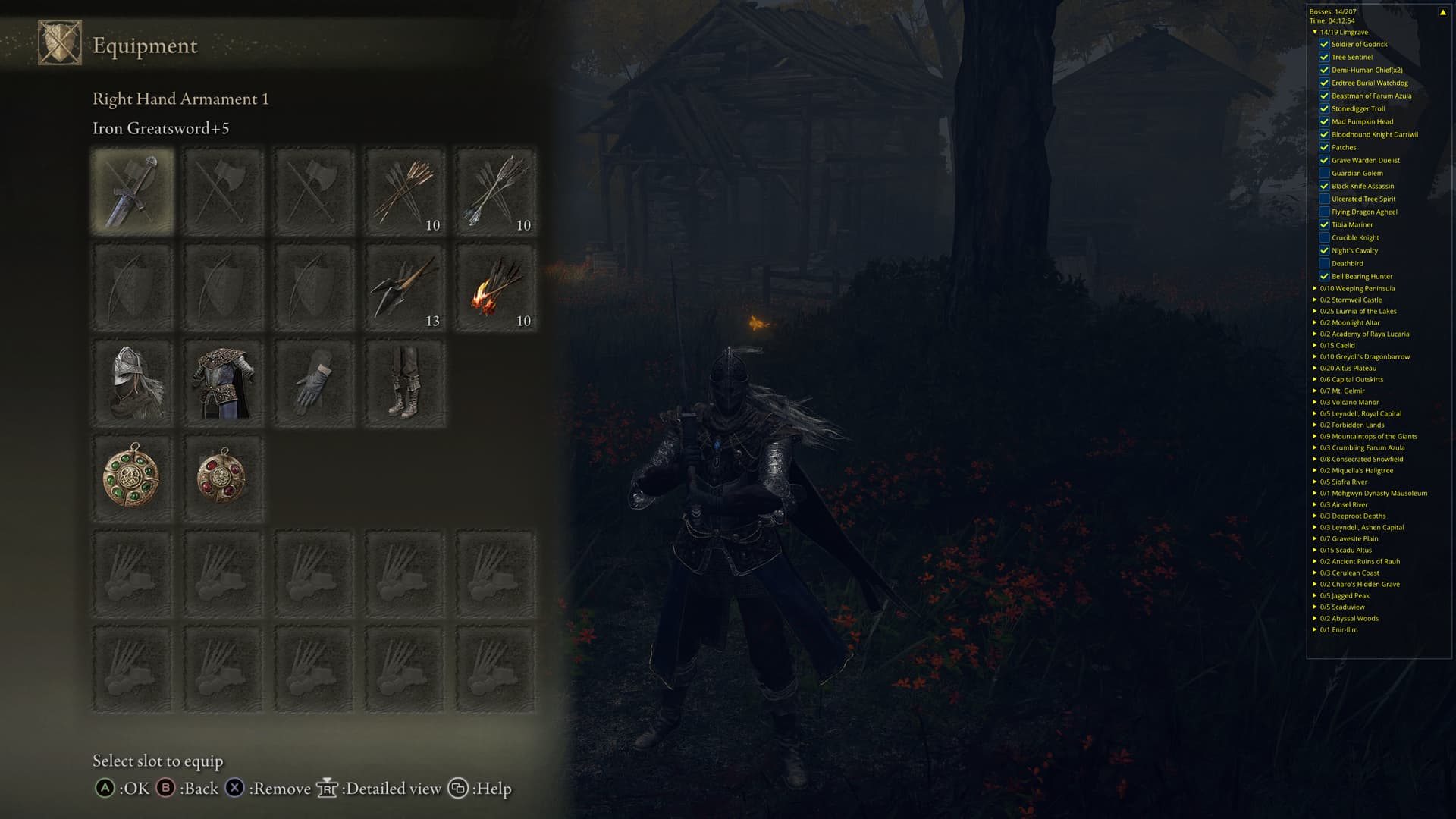Open the leg armor slot

(x=405, y=383)
